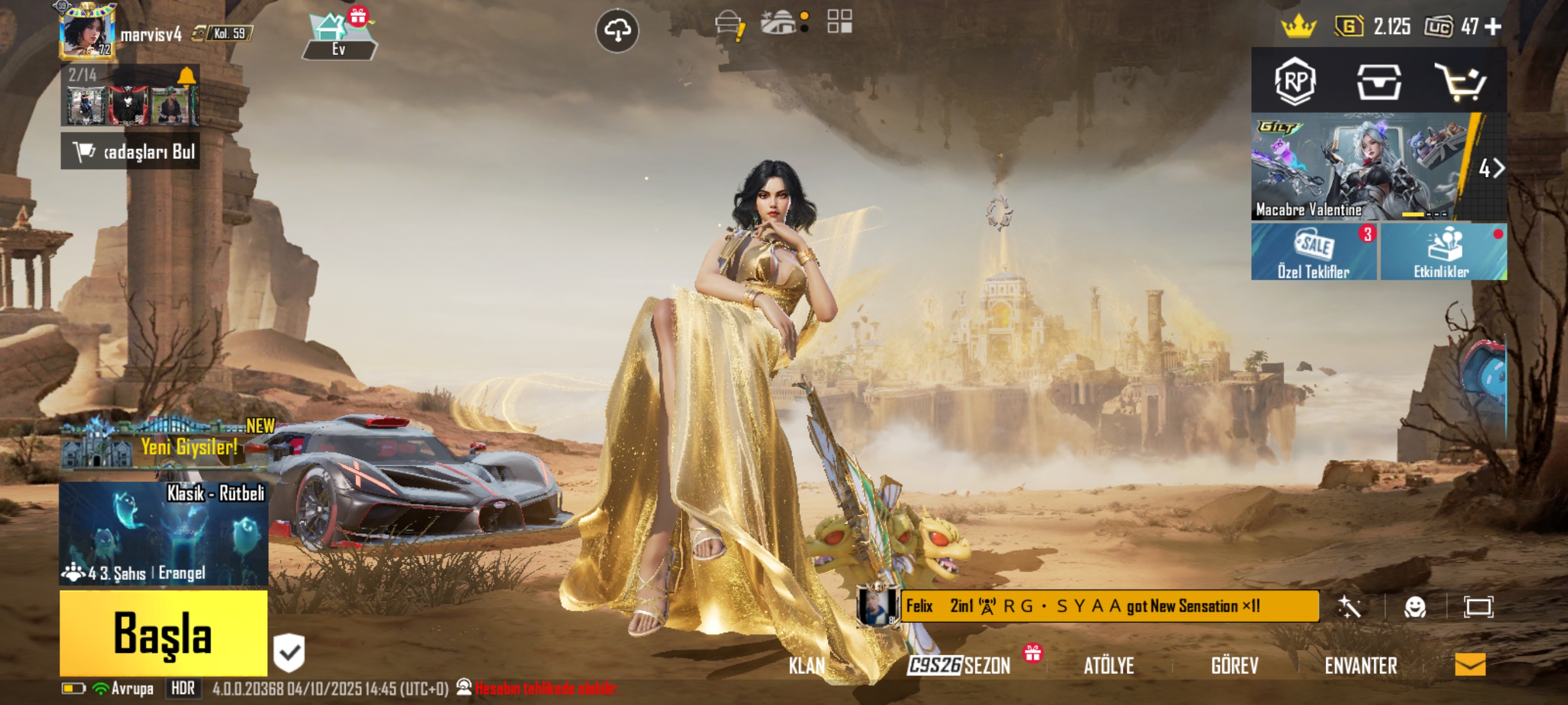
Task: Open Özel Teklifler special offers
Action: point(1314,252)
